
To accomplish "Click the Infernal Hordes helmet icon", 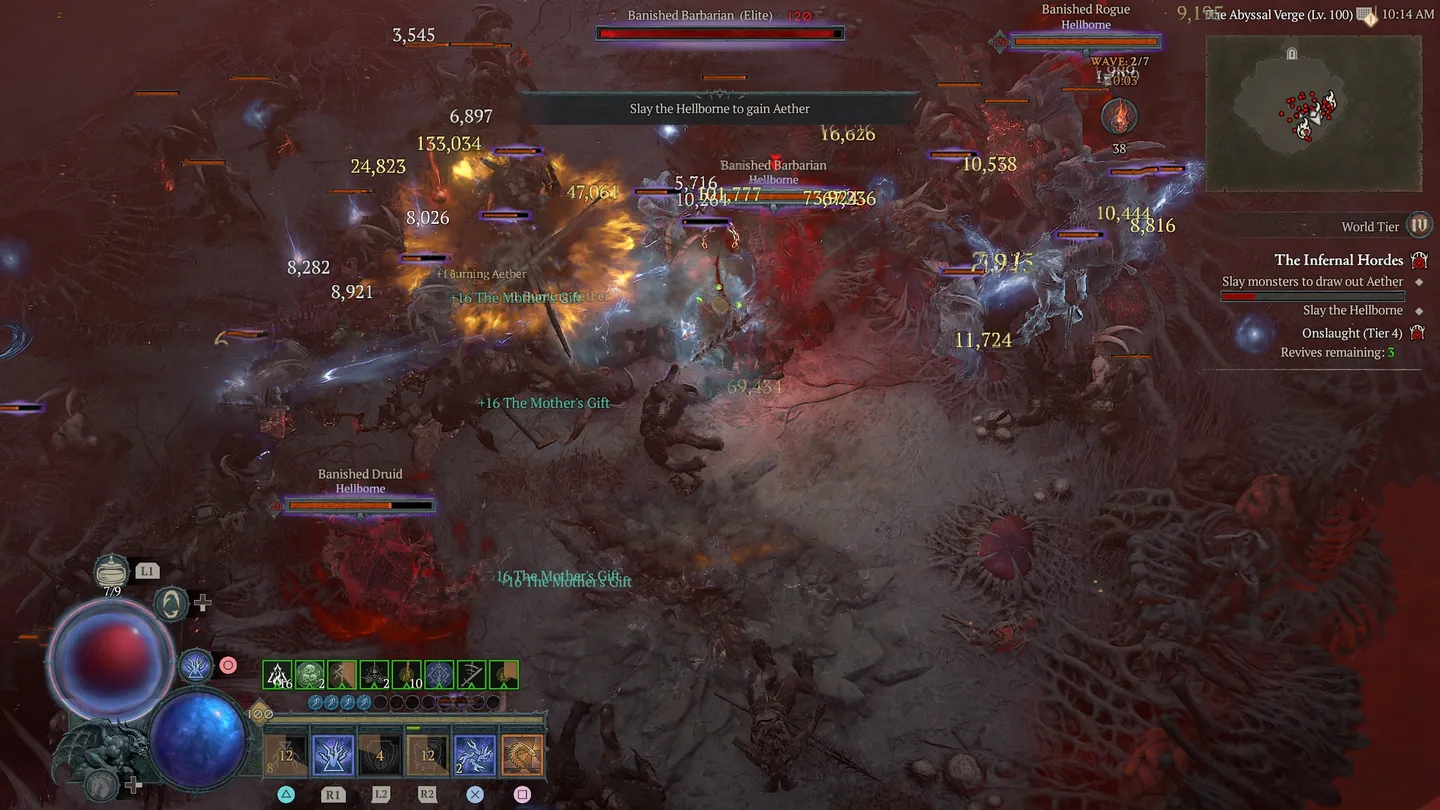I will [1419, 259].
